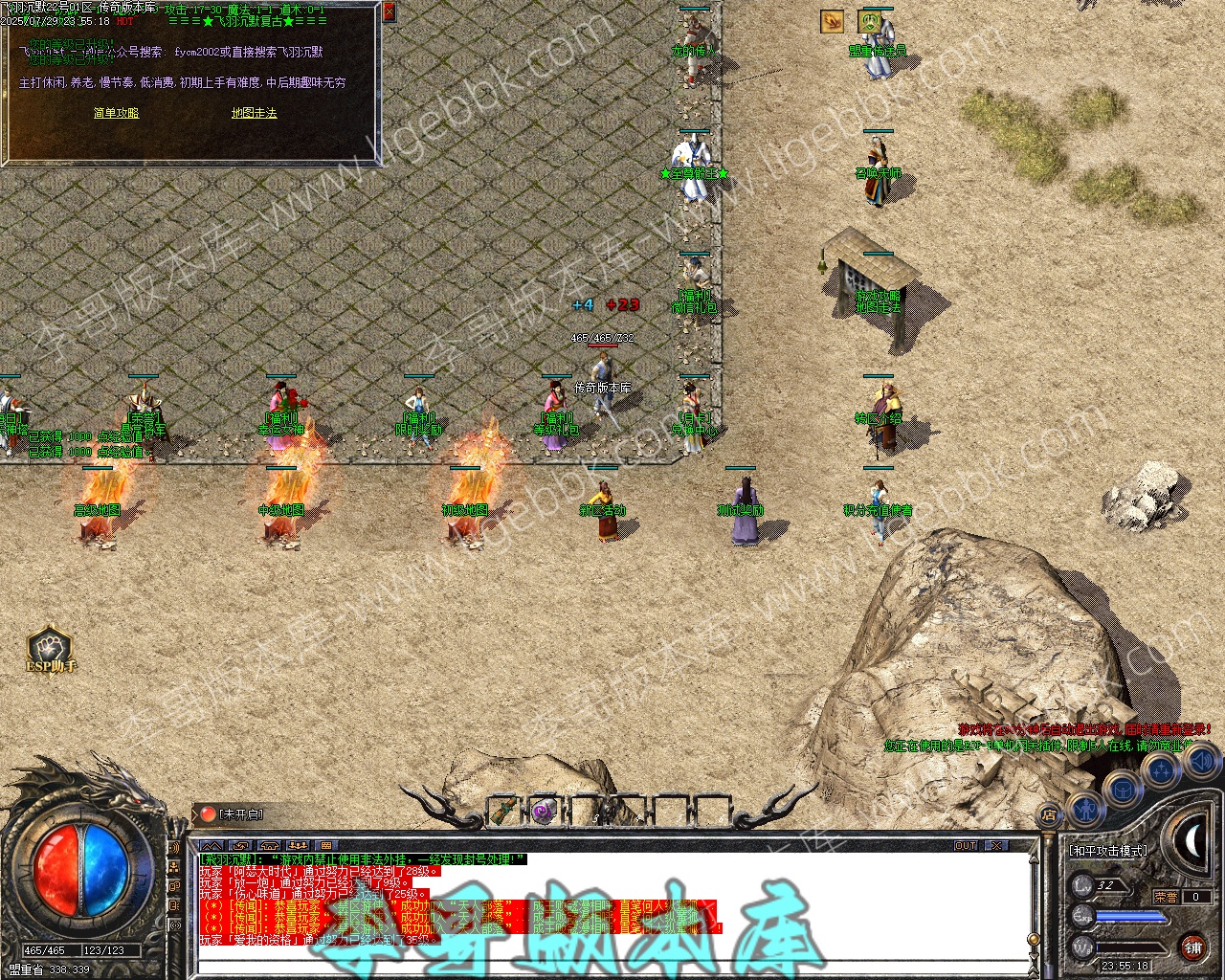Open the bag inventory icon
Screen dimensions: 1225x980
1123,791
